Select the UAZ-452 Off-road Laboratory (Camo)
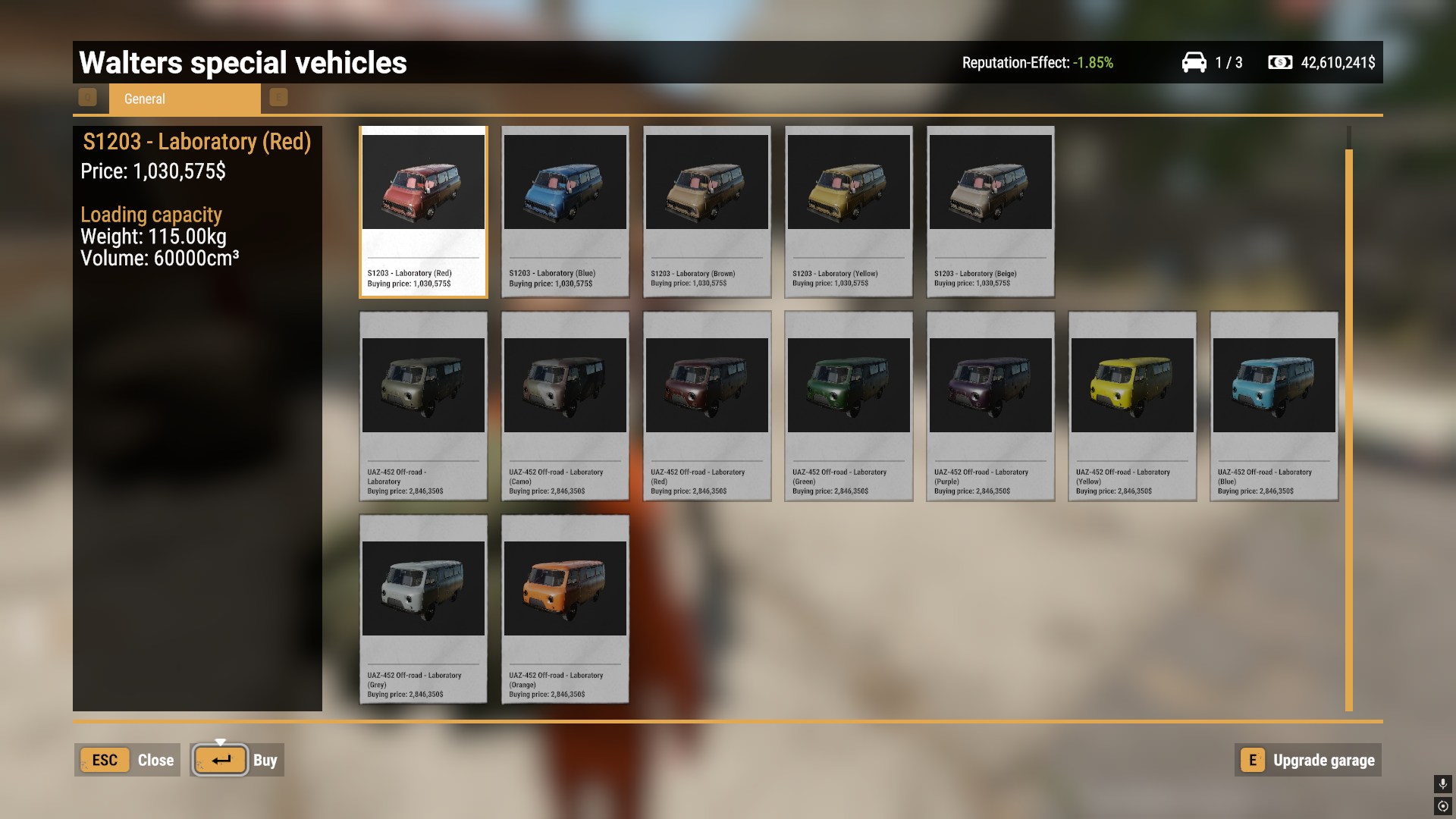 [565, 406]
